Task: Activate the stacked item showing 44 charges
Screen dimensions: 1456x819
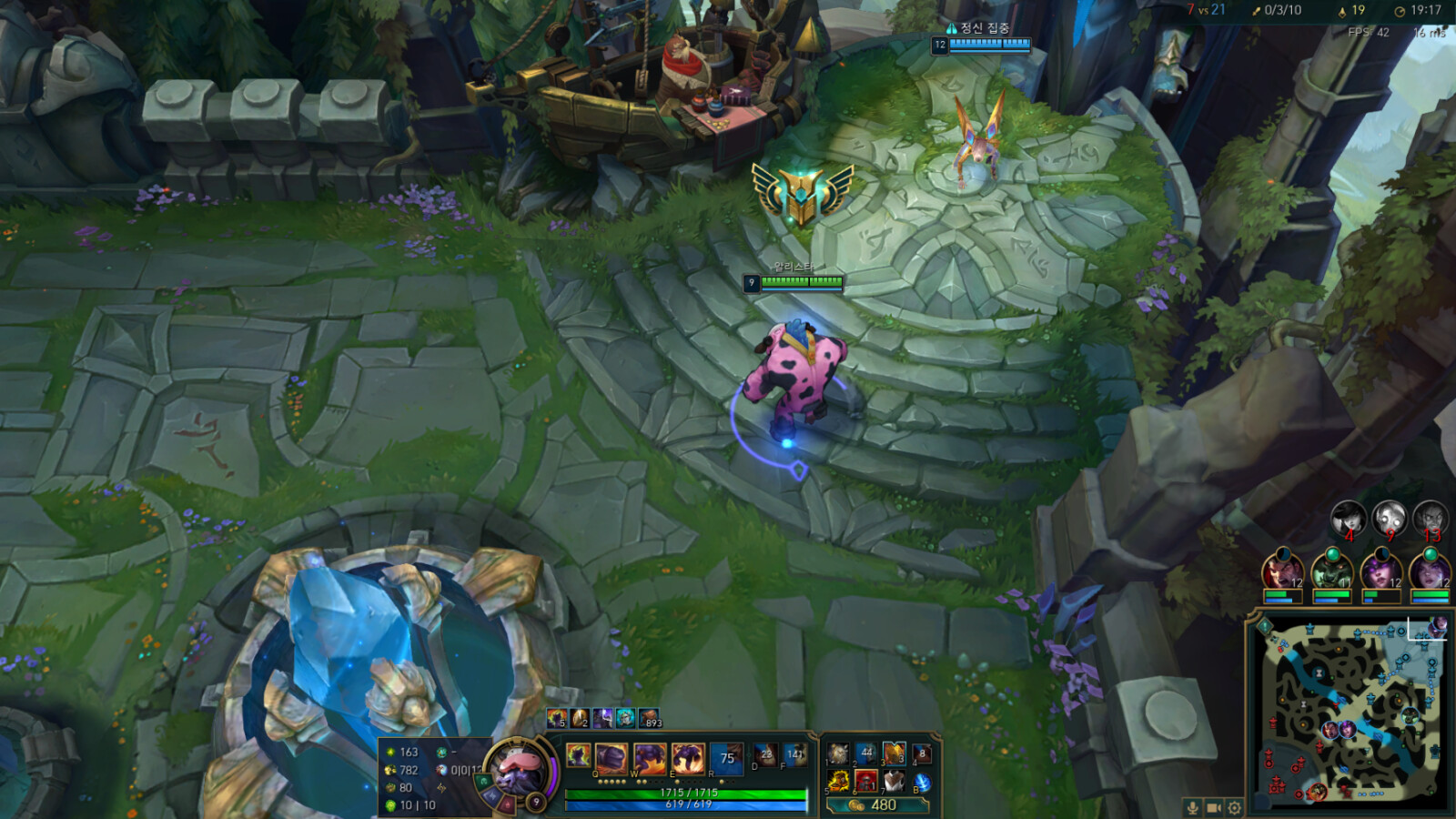Action: (867, 753)
